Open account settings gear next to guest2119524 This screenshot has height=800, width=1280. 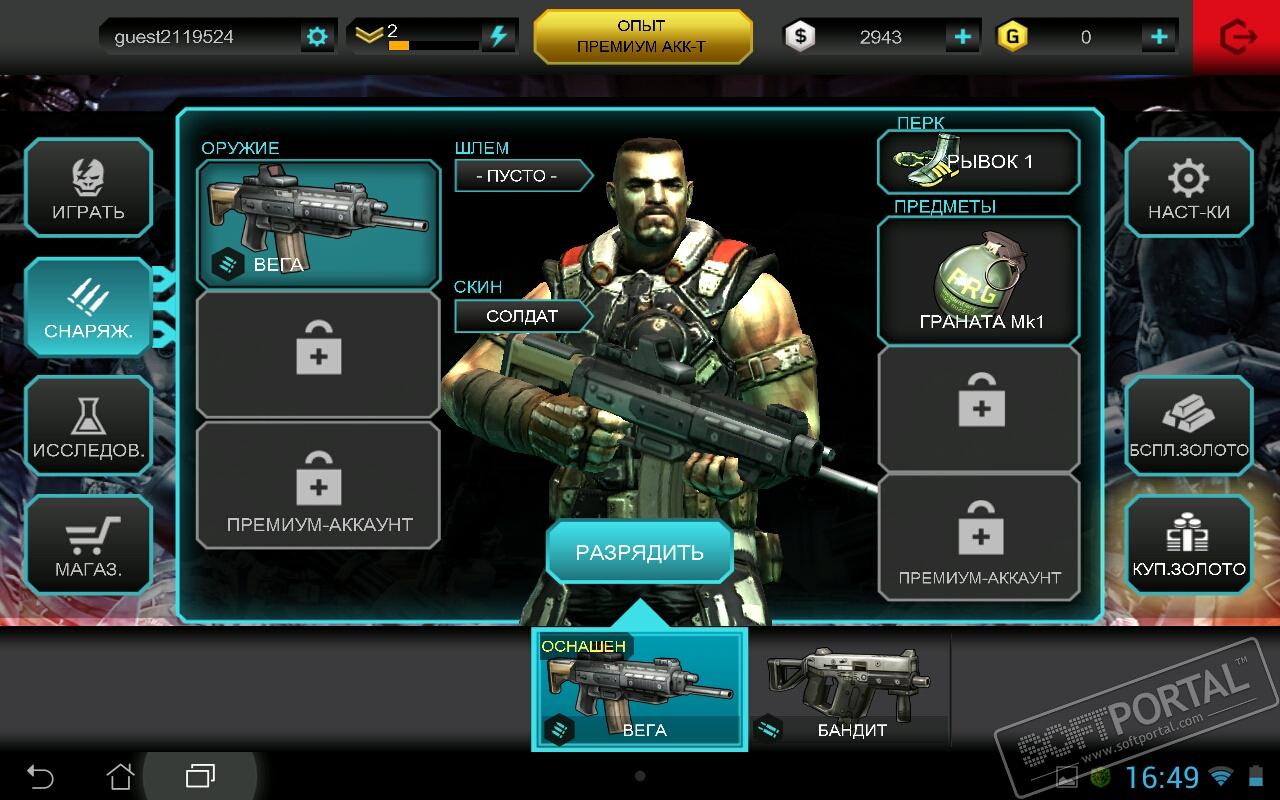click(x=317, y=37)
